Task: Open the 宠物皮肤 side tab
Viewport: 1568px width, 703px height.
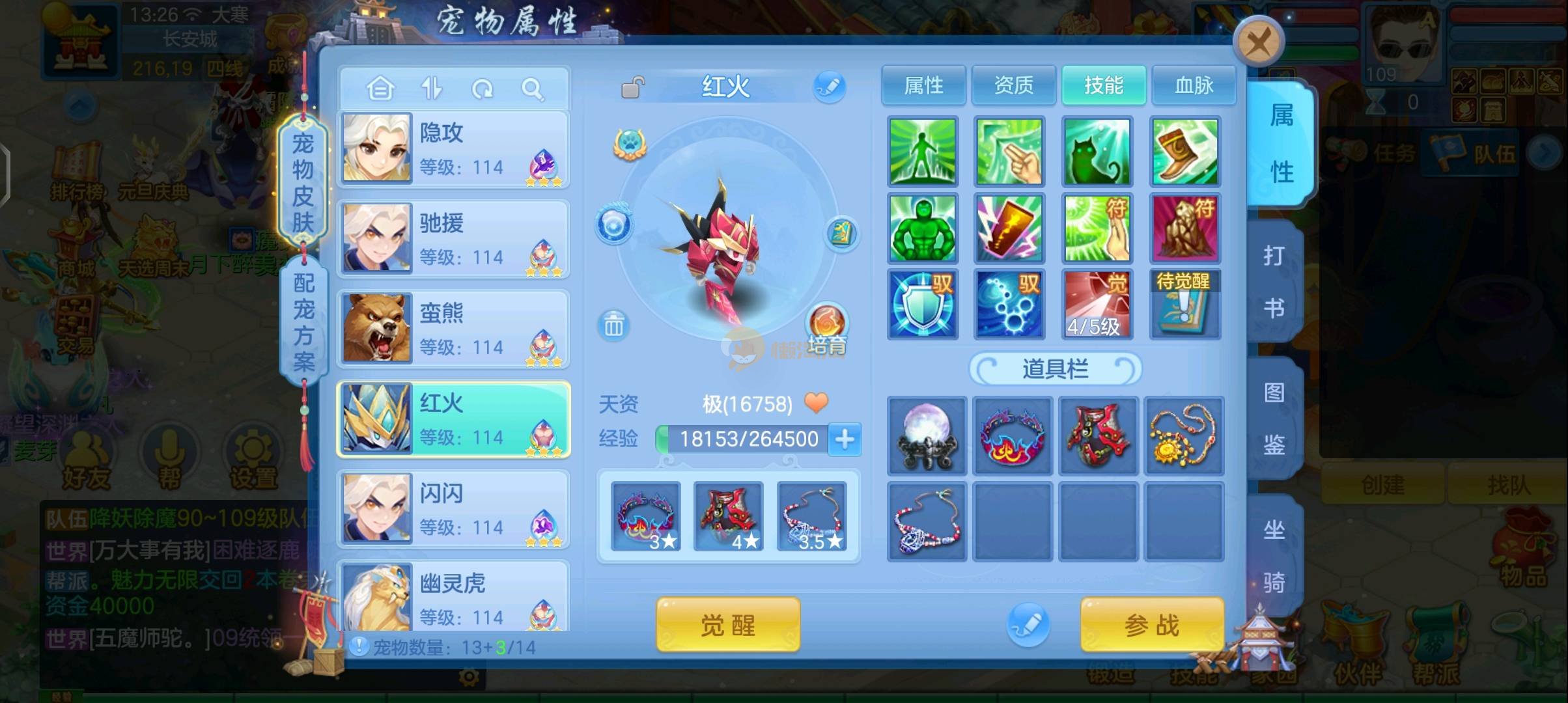Action: [x=303, y=182]
